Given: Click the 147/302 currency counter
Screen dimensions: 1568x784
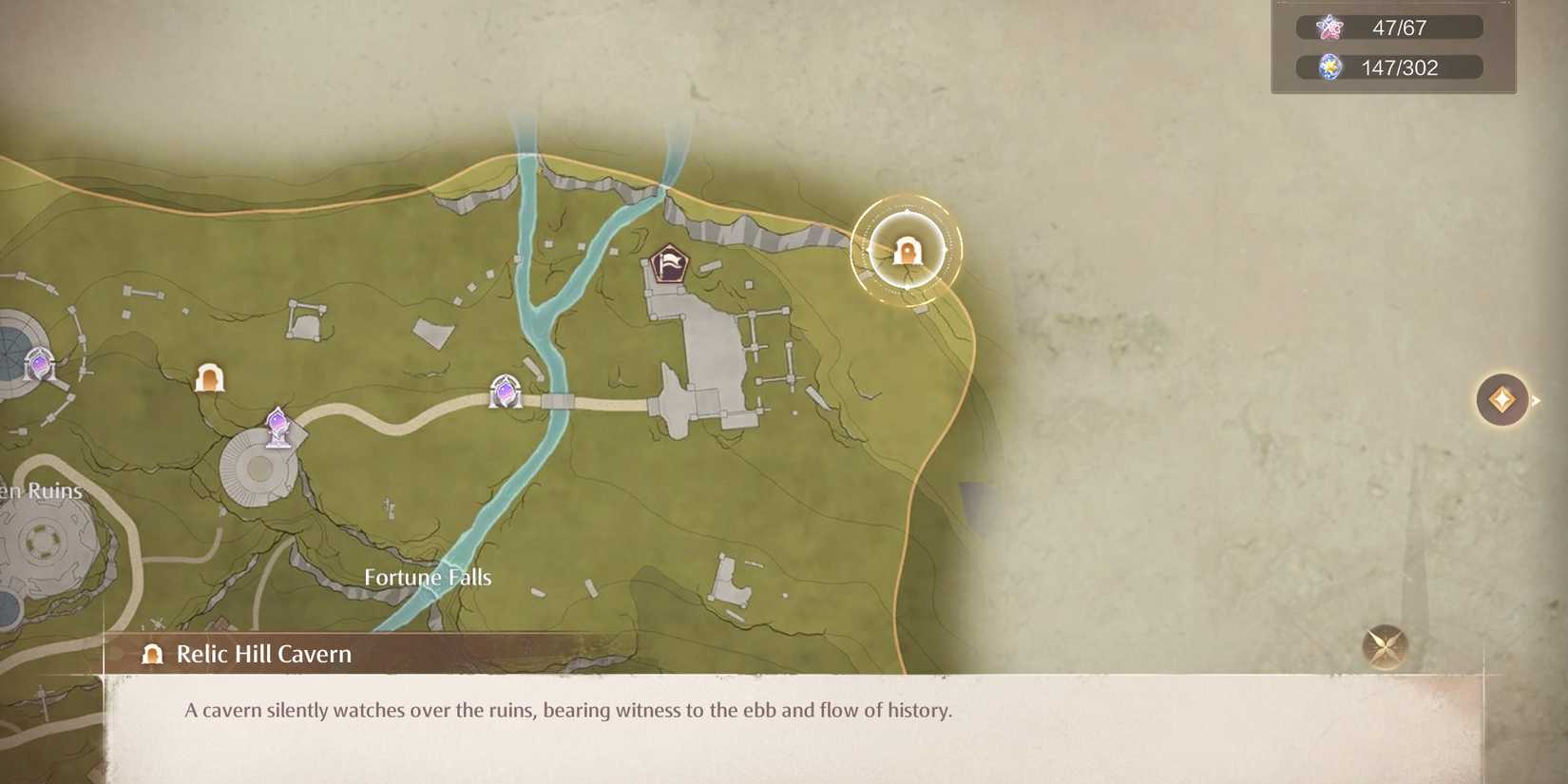Looking at the screenshot, I should coord(1394,67).
